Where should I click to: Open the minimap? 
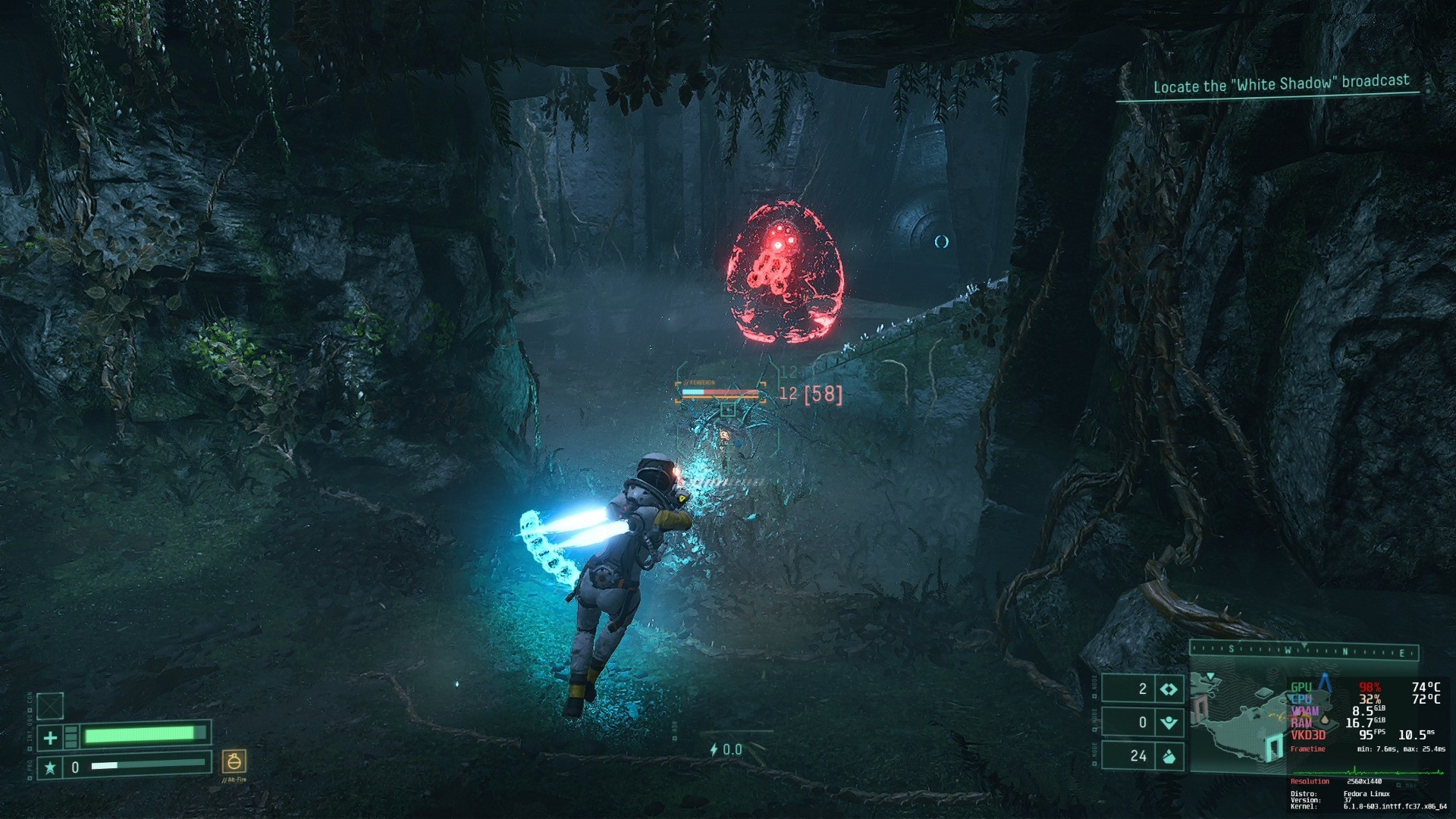point(1238,720)
